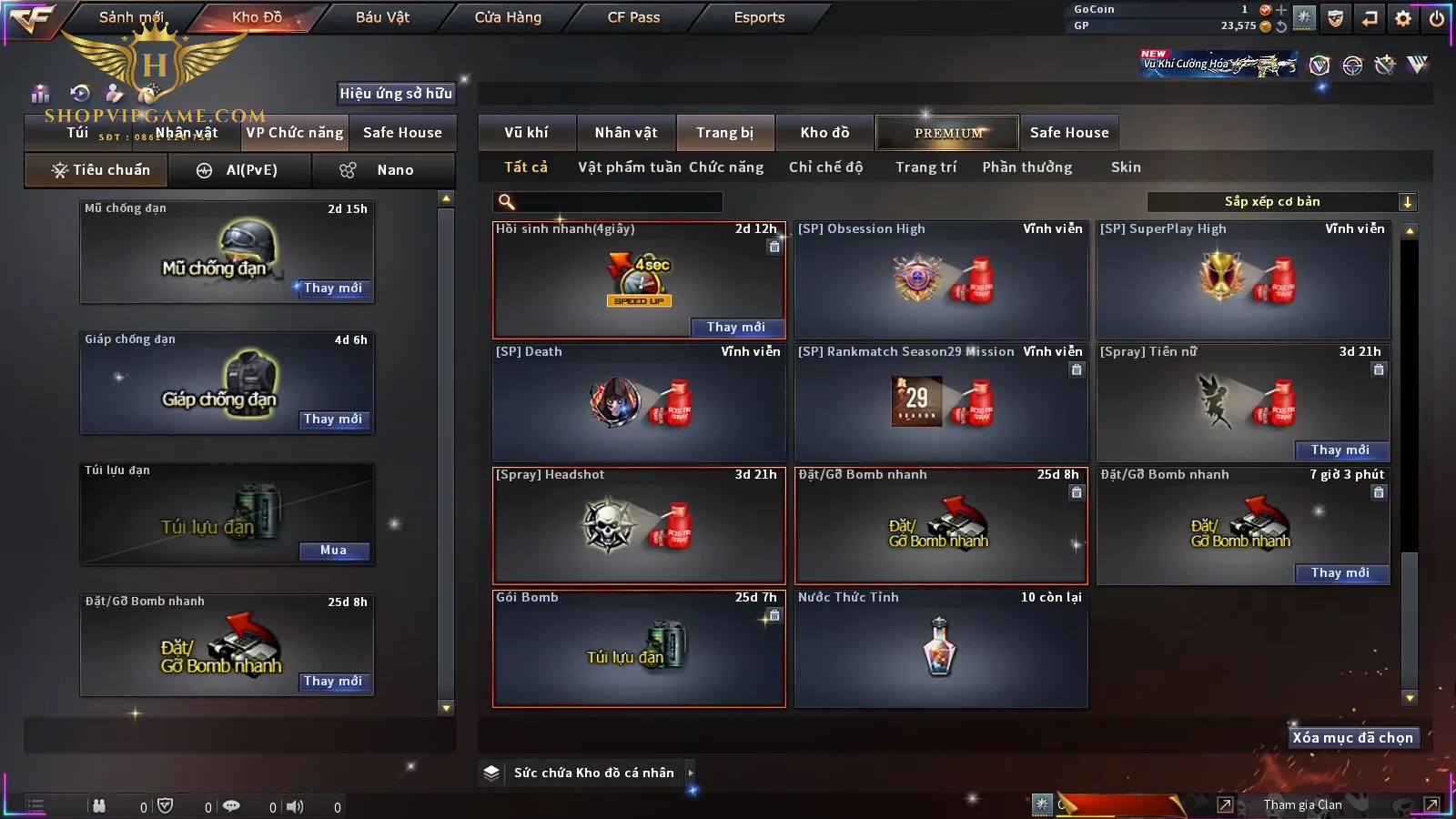
Task: Click Xóa mục đã chọn button
Action: click(x=1352, y=738)
